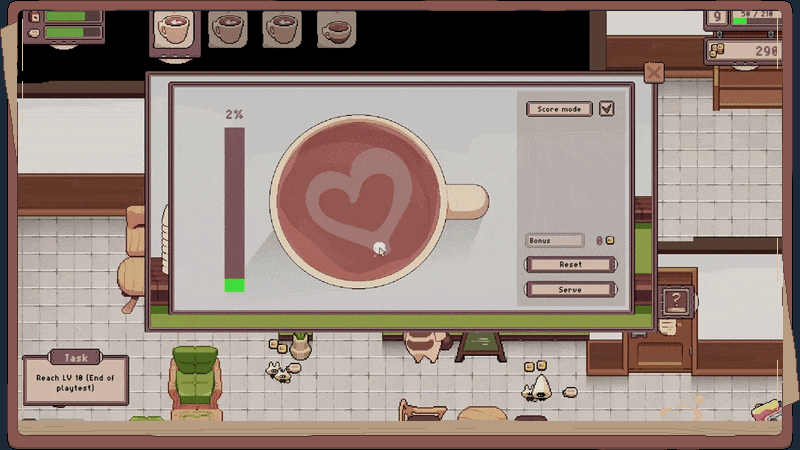The image size is (800, 450).
Task: Select the highlighted first coffee cup slot
Action: pos(174,29)
